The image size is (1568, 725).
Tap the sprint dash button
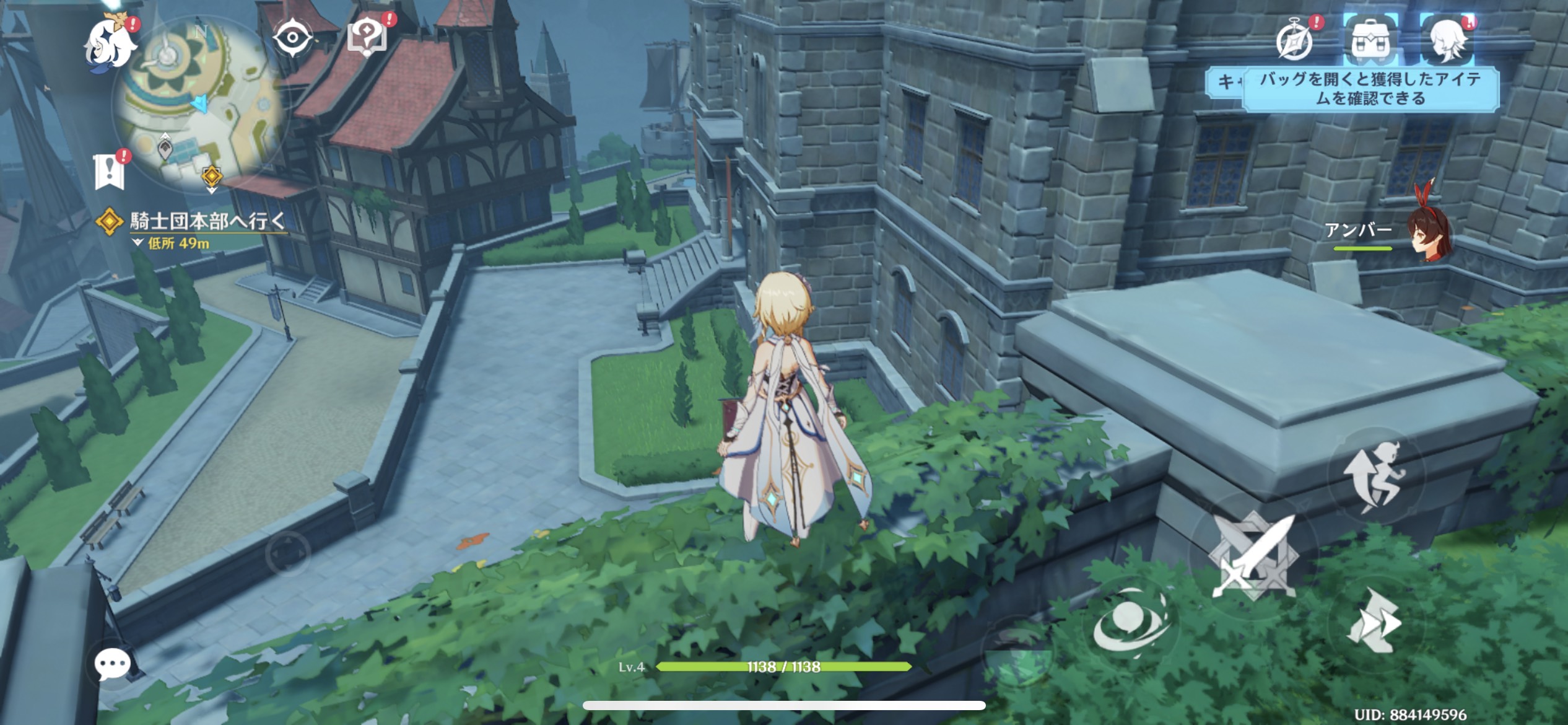click(1375, 622)
